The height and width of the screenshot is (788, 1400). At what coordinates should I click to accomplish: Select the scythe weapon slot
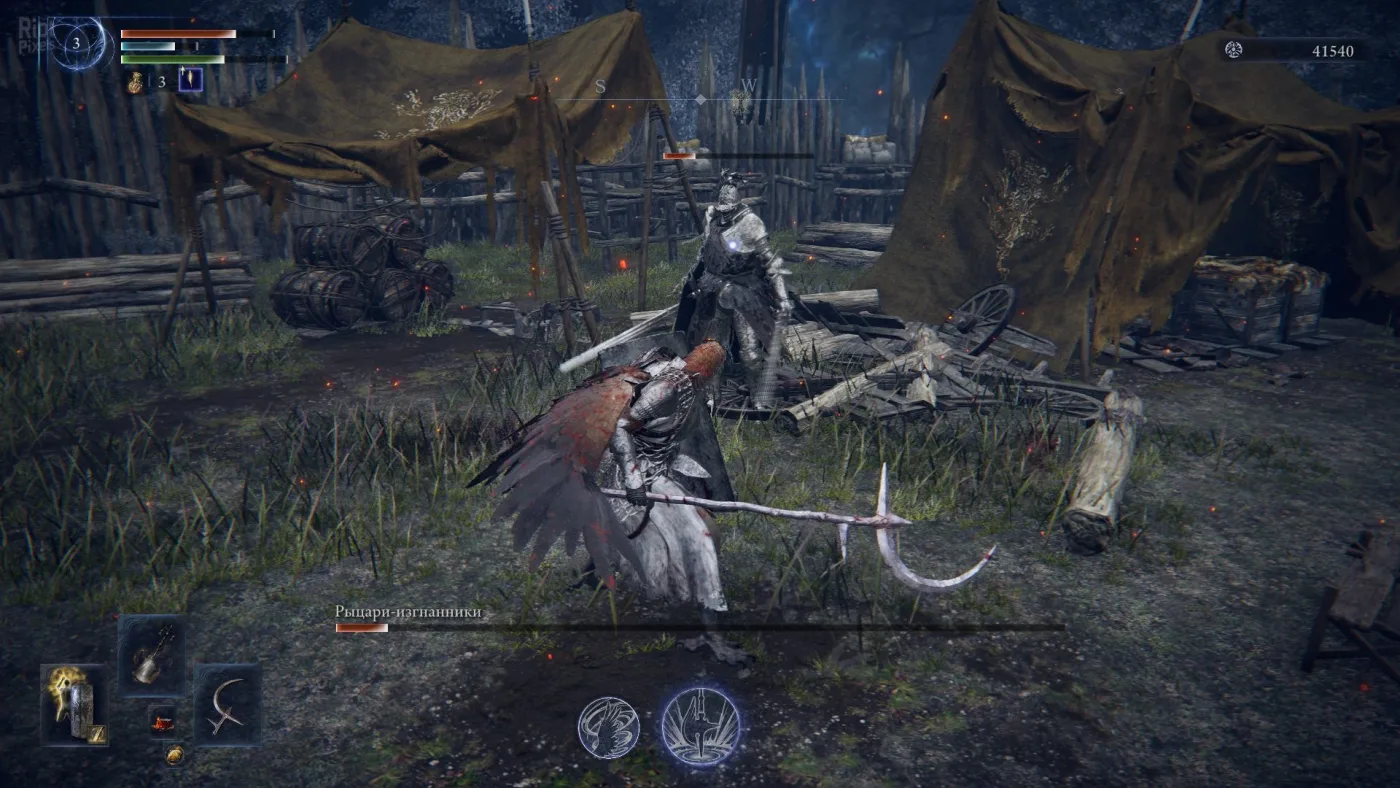pos(227,703)
